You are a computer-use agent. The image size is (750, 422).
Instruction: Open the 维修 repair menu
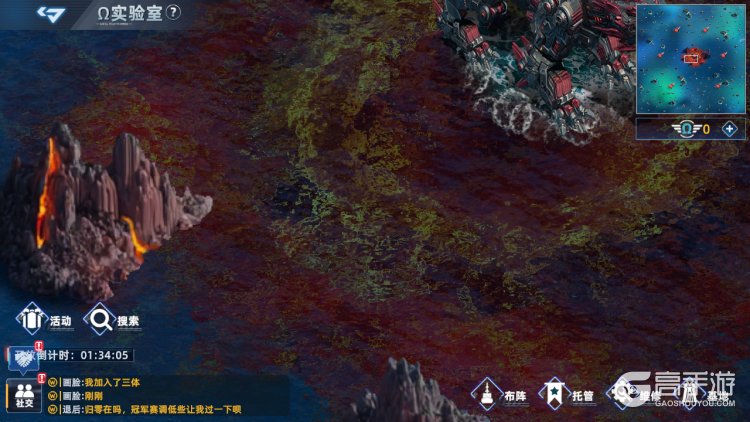pyautogui.click(x=635, y=395)
